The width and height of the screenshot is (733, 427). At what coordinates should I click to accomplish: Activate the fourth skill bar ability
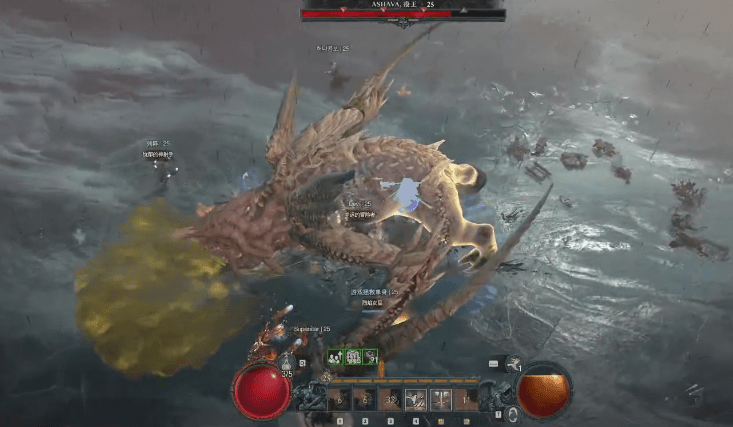[x=415, y=400]
